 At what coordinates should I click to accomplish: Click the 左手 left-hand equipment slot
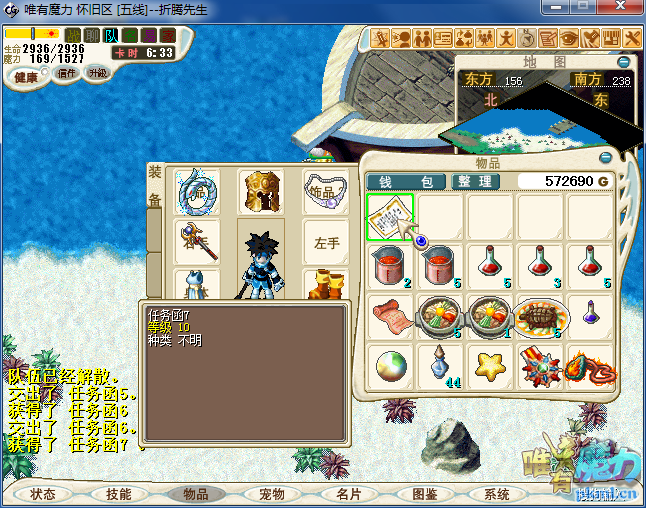coord(327,243)
